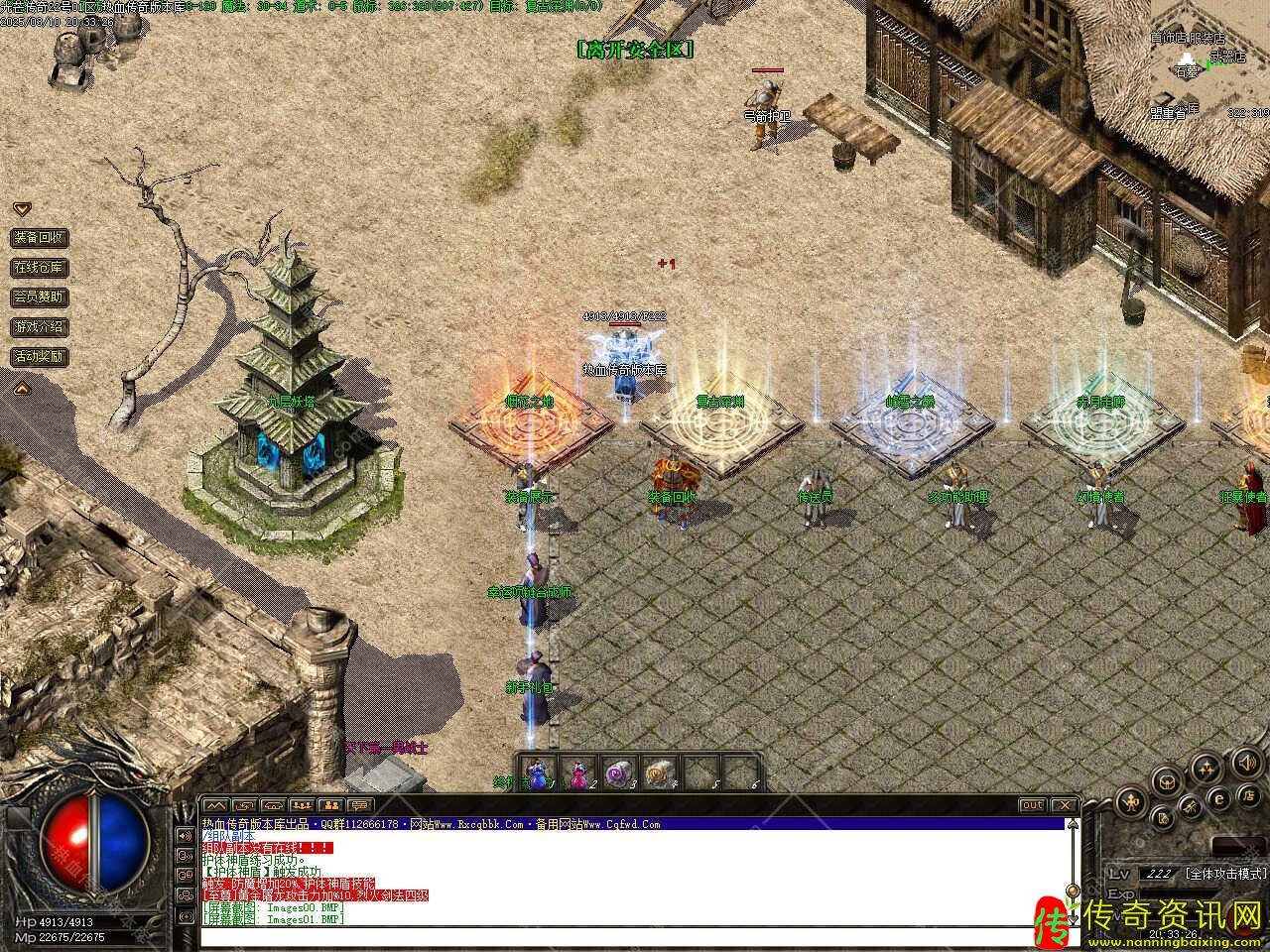Screen dimensions: 1270x952
Task: Click the round 'e' icon button
Action: coord(1220,798)
